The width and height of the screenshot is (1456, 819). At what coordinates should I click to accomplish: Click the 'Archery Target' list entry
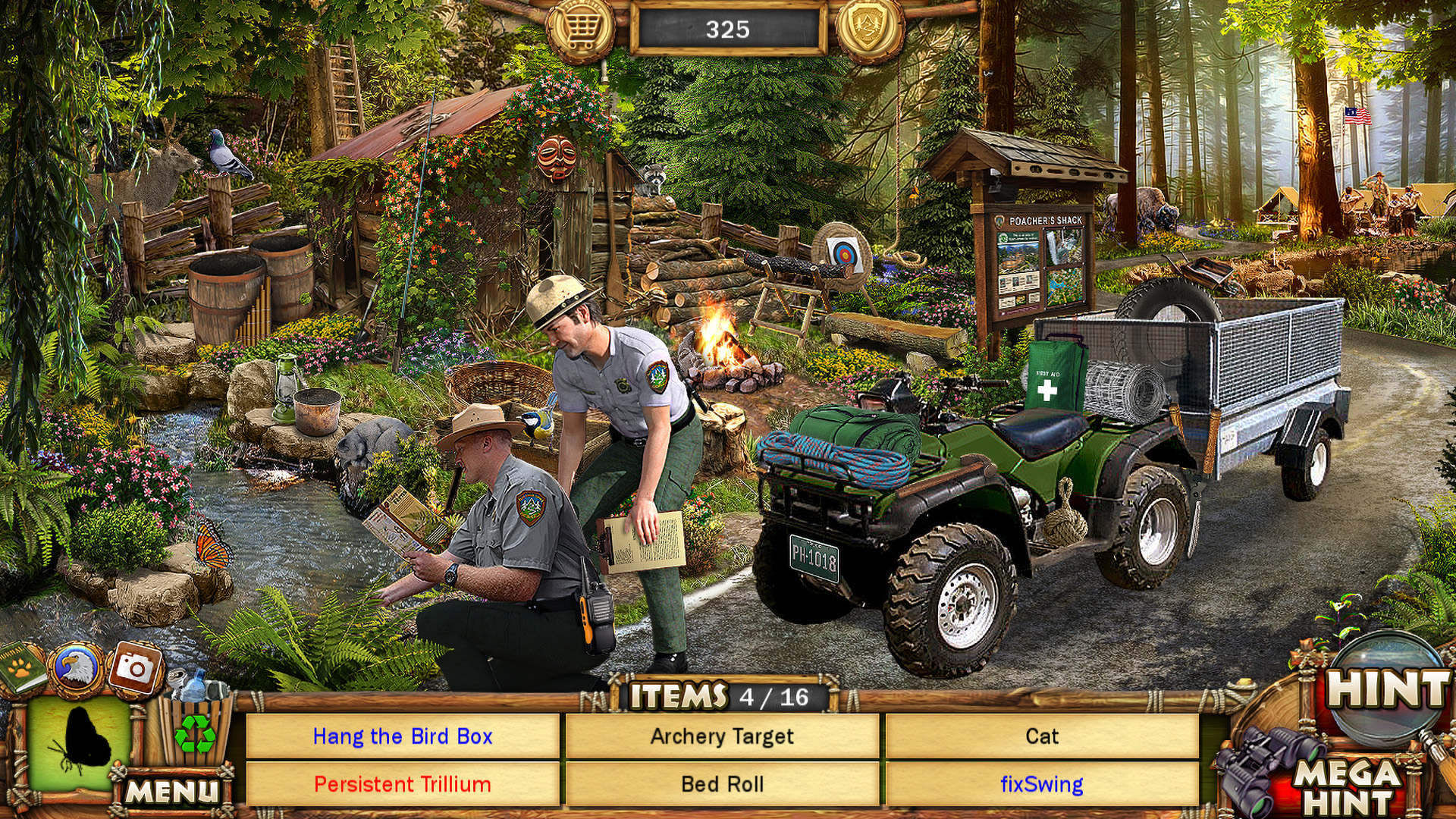(723, 736)
